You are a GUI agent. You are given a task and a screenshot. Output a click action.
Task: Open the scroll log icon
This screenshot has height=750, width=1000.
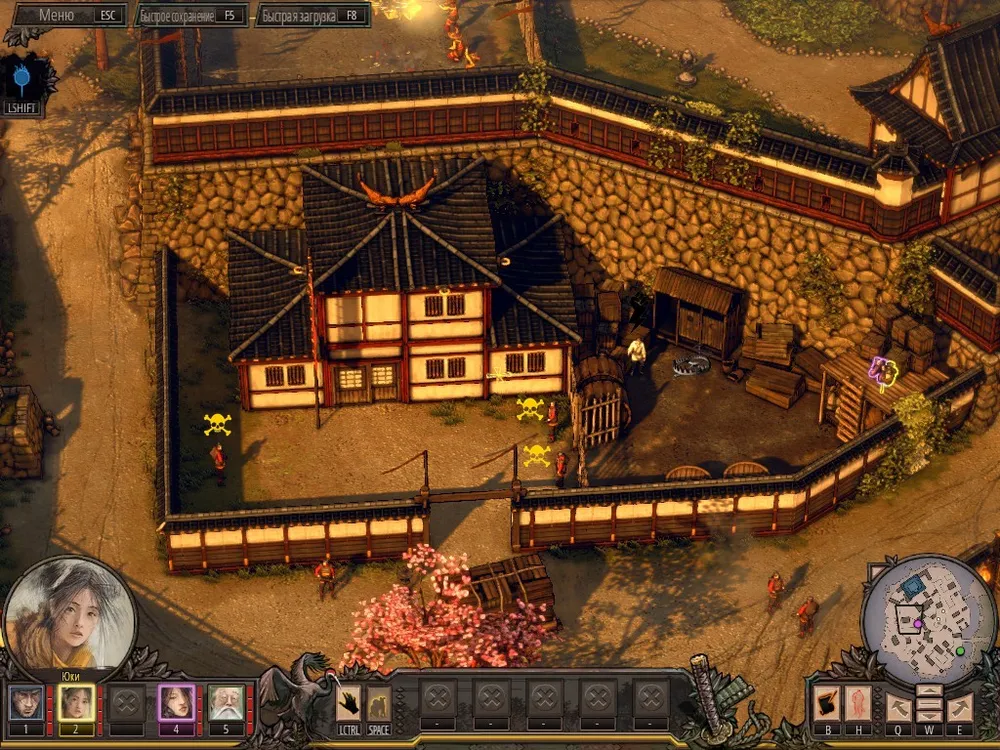click(x=826, y=704)
